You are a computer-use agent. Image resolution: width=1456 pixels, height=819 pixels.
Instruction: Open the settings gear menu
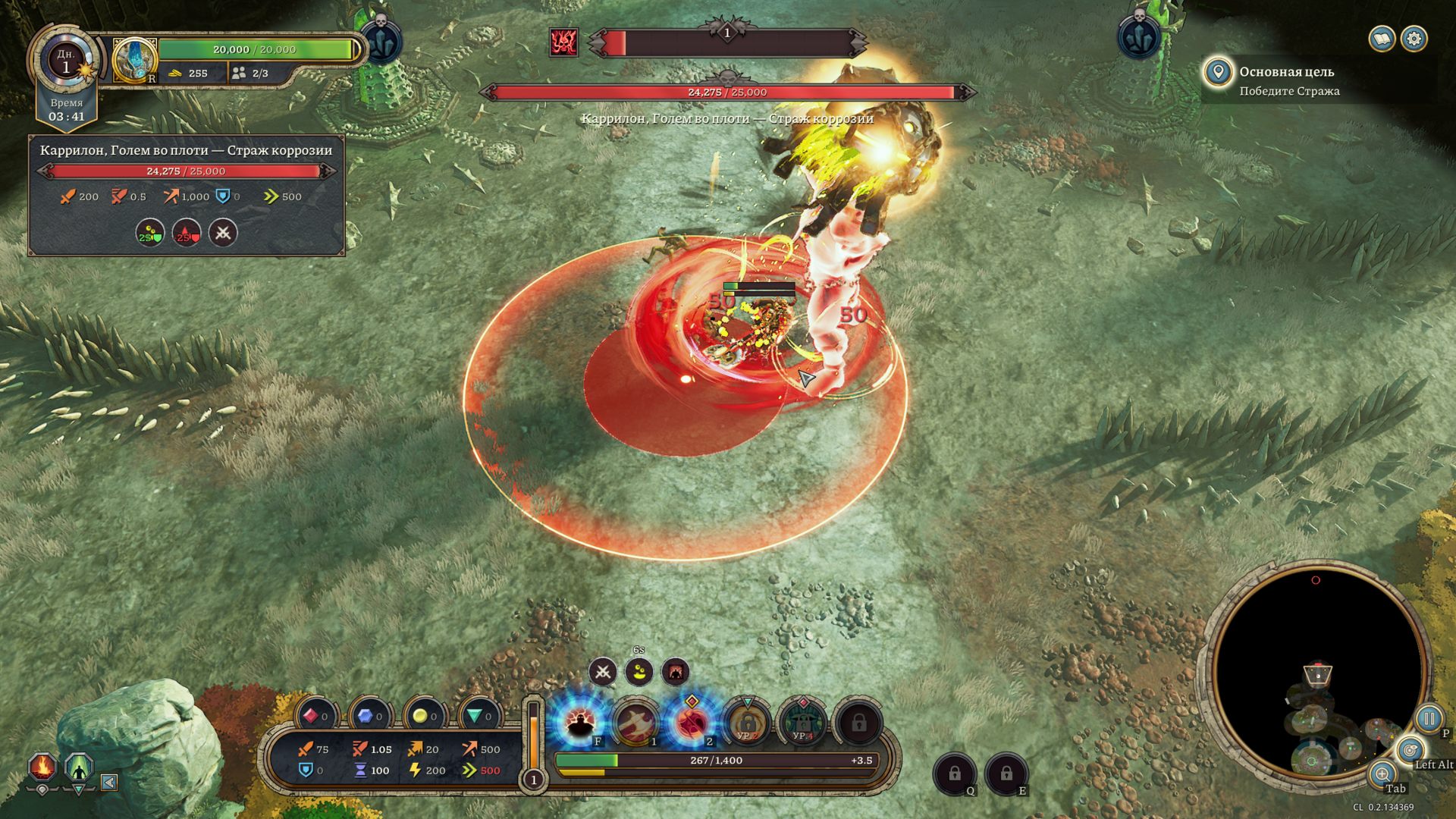[1414, 39]
